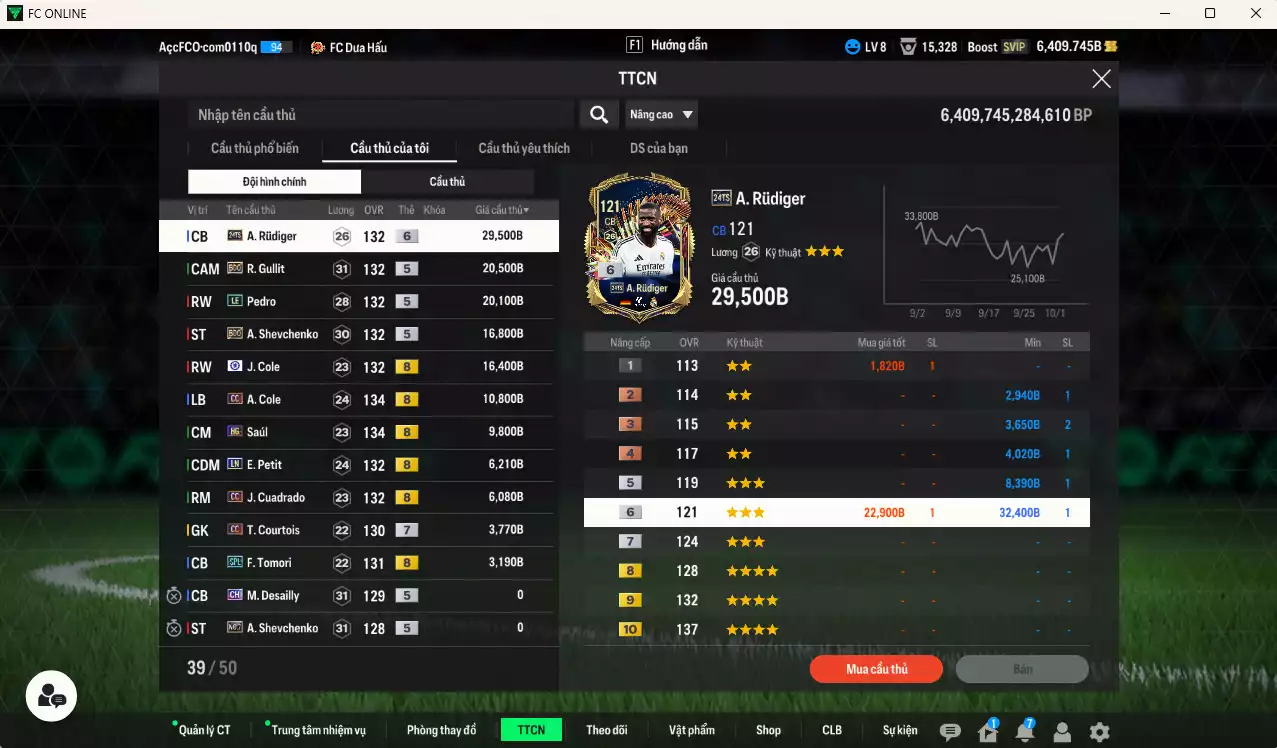Select upgrade level 1 row
The image size is (1277, 748).
tap(836, 366)
